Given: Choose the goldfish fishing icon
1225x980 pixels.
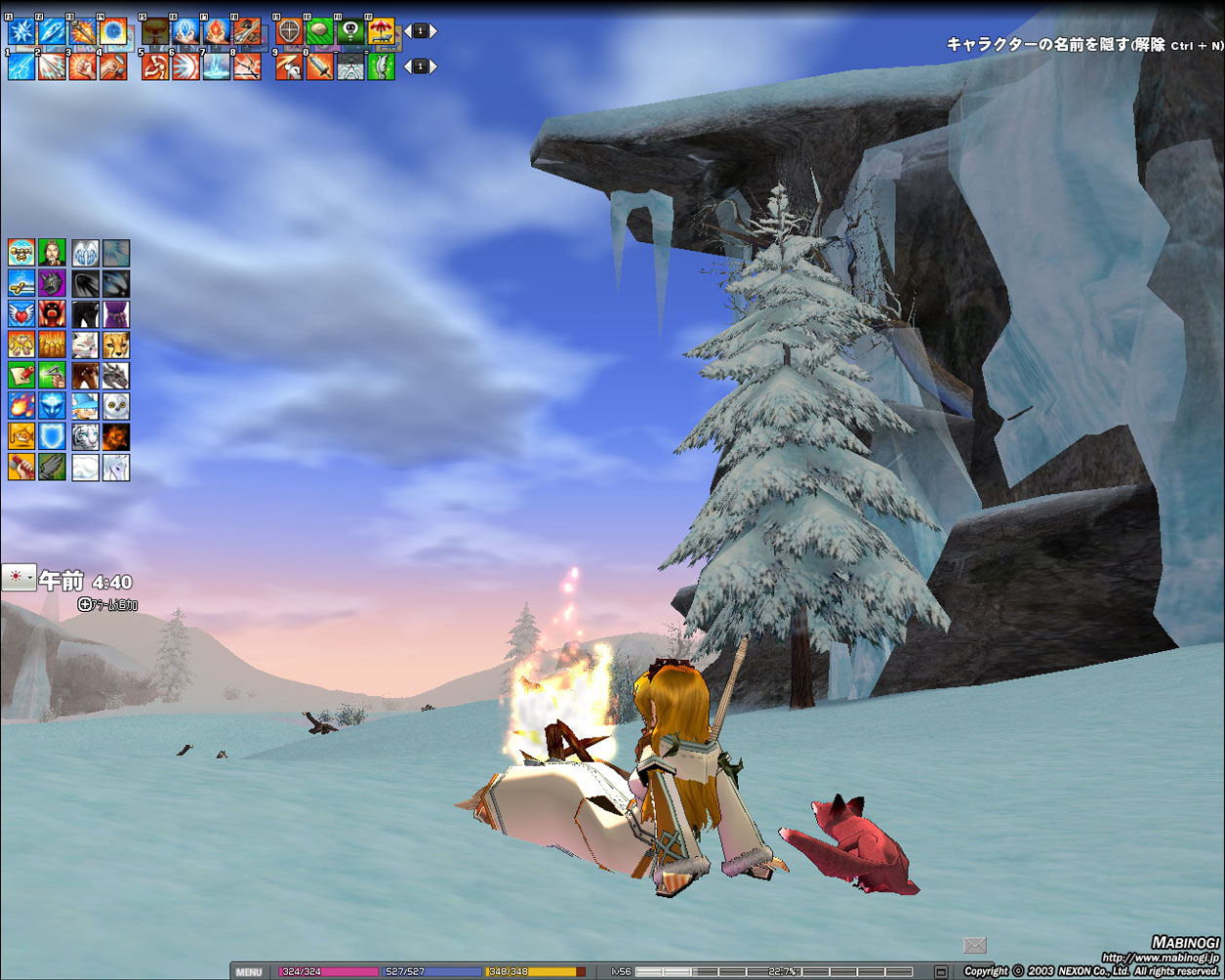Looking at the screenshot, I should click(x=21, y=436).
